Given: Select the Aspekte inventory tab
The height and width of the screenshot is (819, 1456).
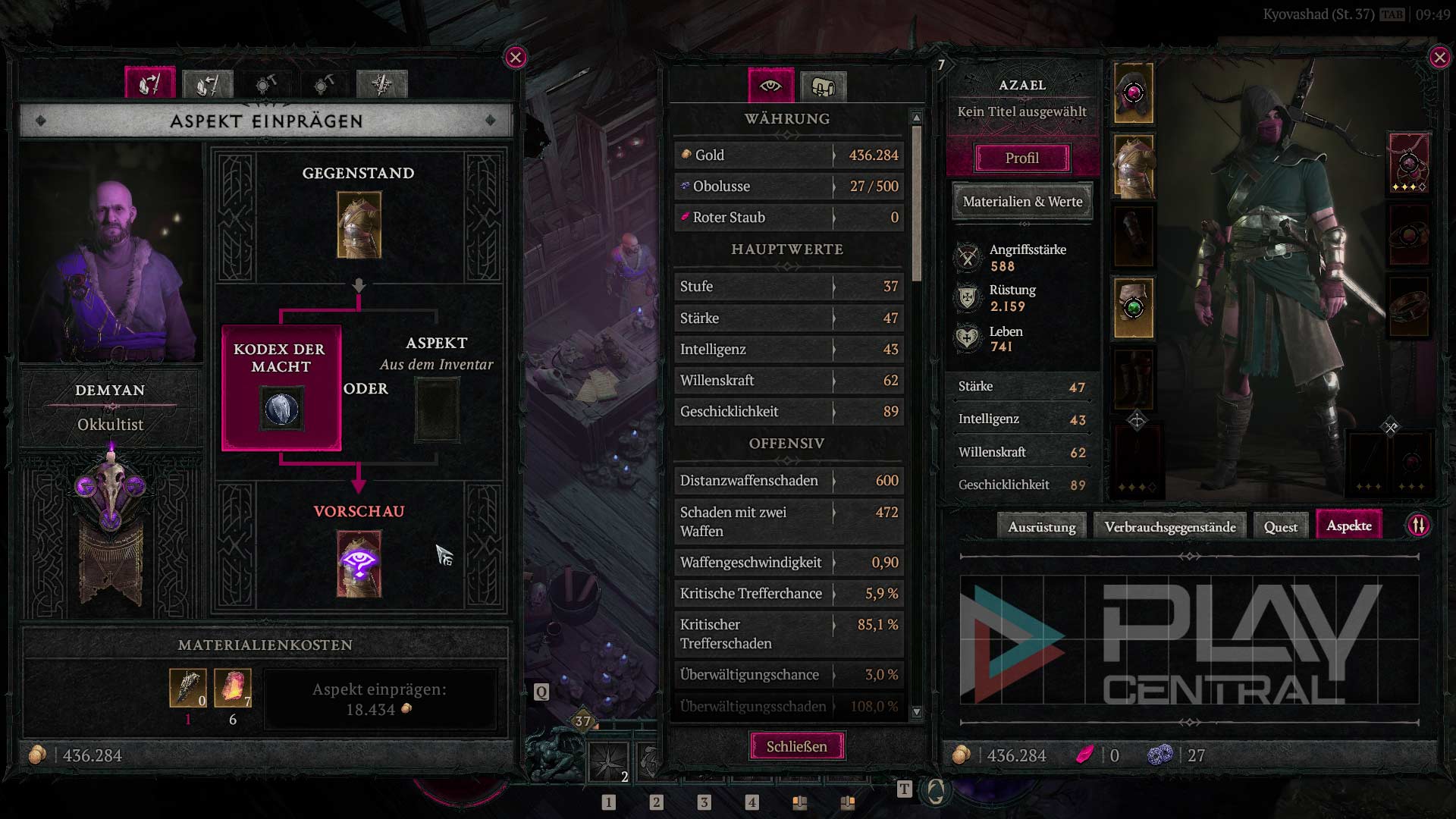Looking at the screenshot, I should [x=1348, y=526].
